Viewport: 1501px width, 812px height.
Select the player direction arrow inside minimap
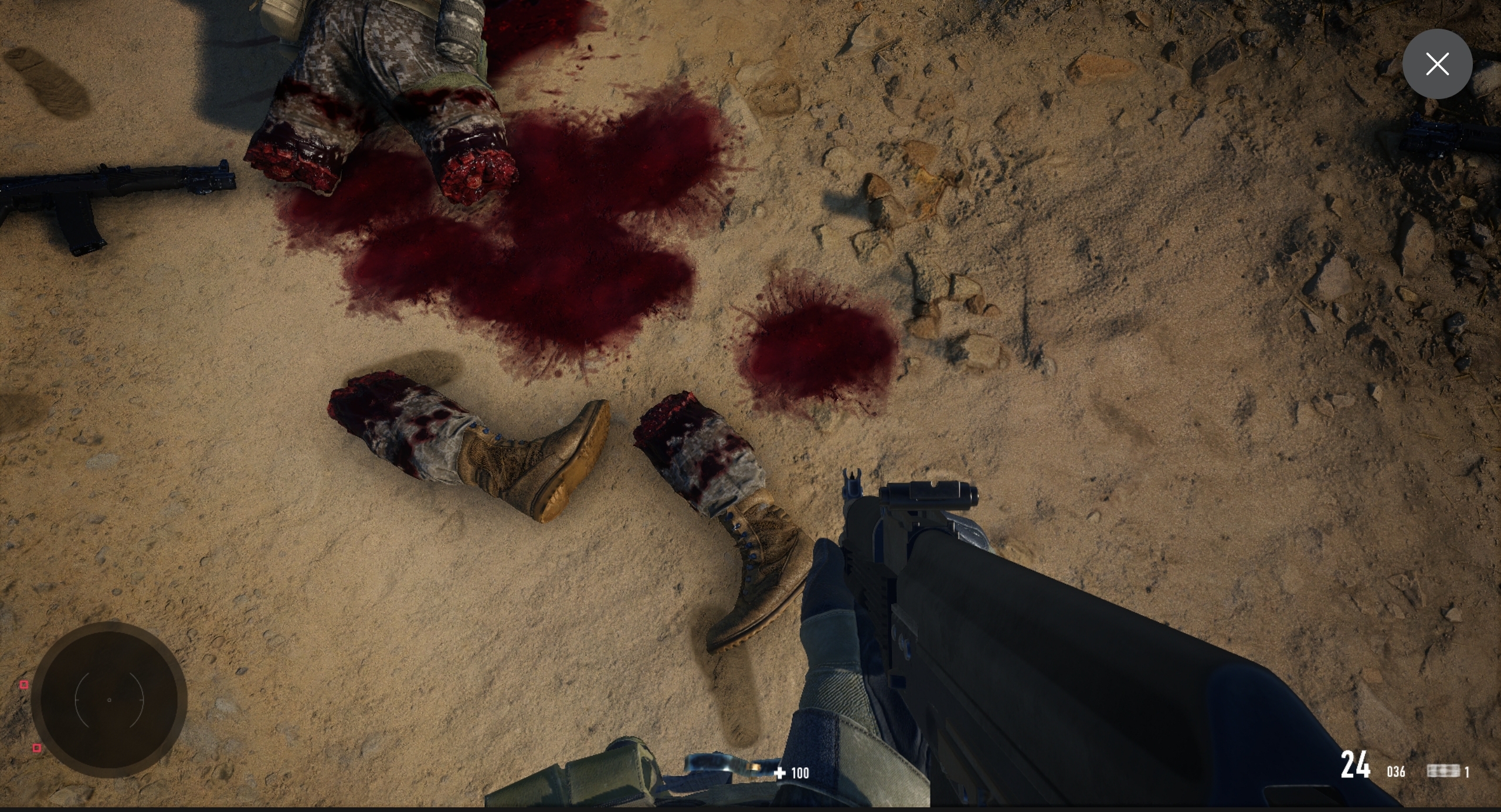pyautogui.click(x=109, y=700)
